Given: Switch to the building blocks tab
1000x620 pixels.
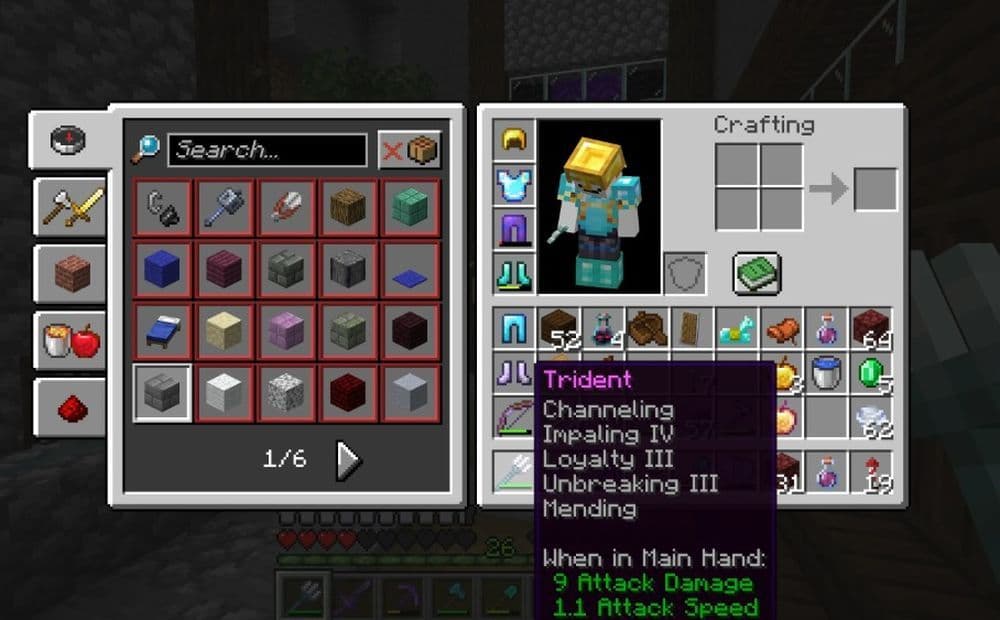Looking at the screenshot, I should click(x=71, y=273).
